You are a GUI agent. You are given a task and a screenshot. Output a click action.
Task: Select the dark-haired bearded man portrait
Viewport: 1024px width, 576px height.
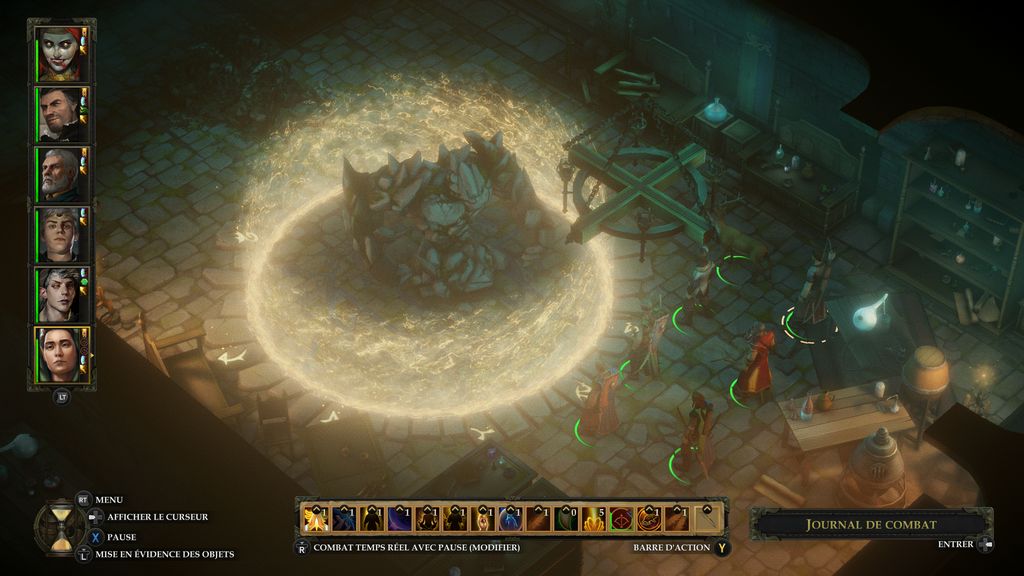tap(59, 114)
